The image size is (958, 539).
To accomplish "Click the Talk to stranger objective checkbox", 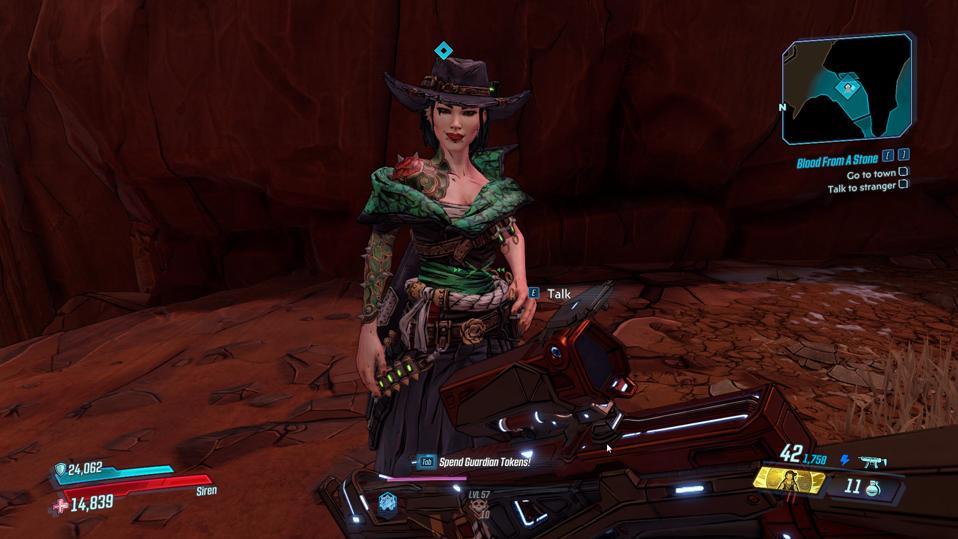I will click(903, 185).
